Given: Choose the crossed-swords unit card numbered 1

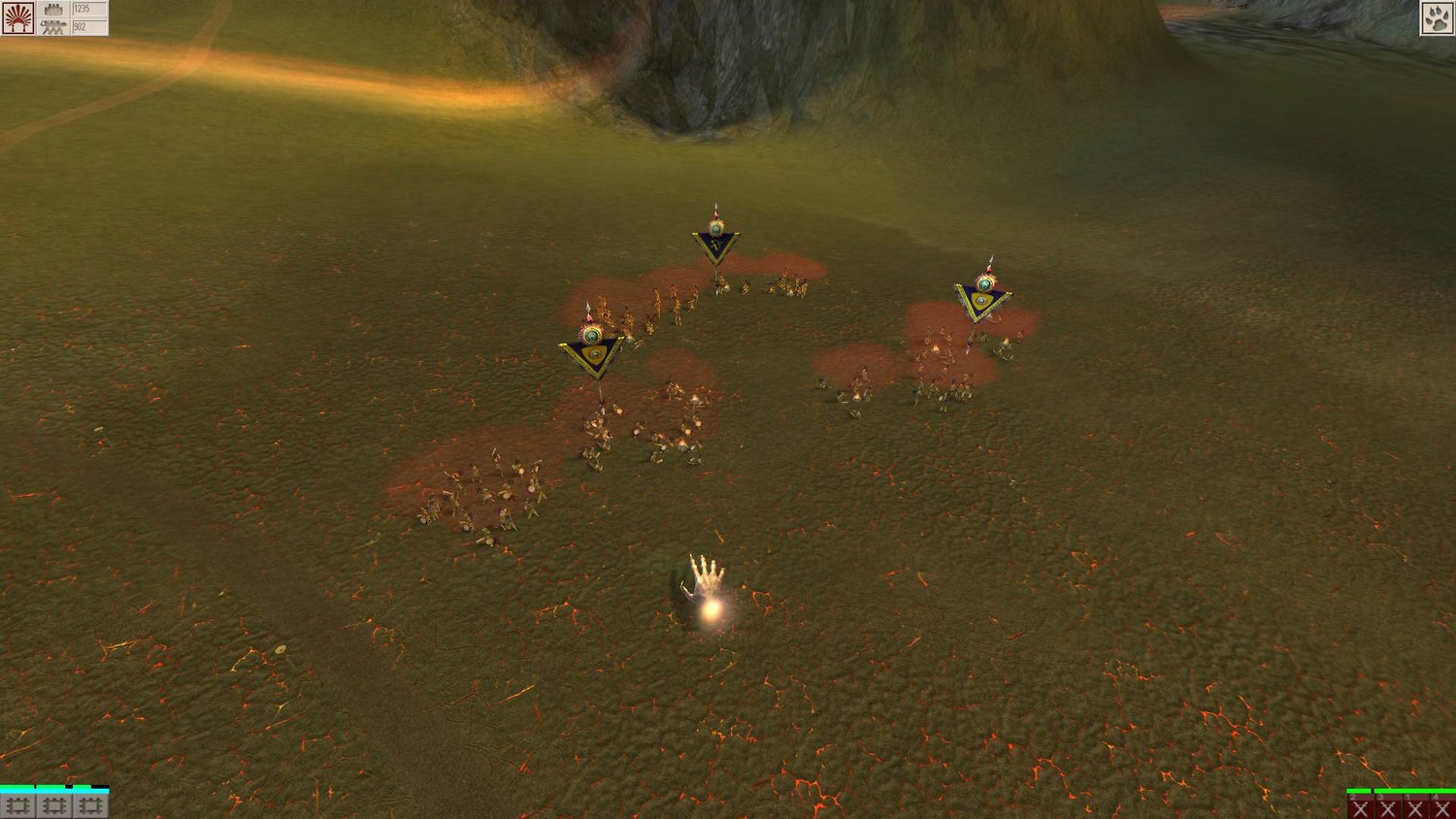Looking at the screenshot, I should [x=1415, y=808].
